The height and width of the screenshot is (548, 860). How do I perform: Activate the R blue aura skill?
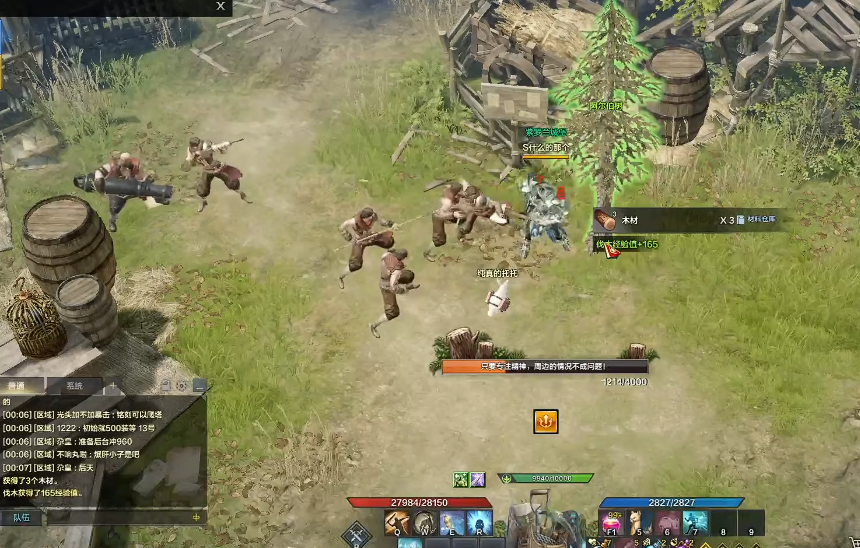[479, 523]
